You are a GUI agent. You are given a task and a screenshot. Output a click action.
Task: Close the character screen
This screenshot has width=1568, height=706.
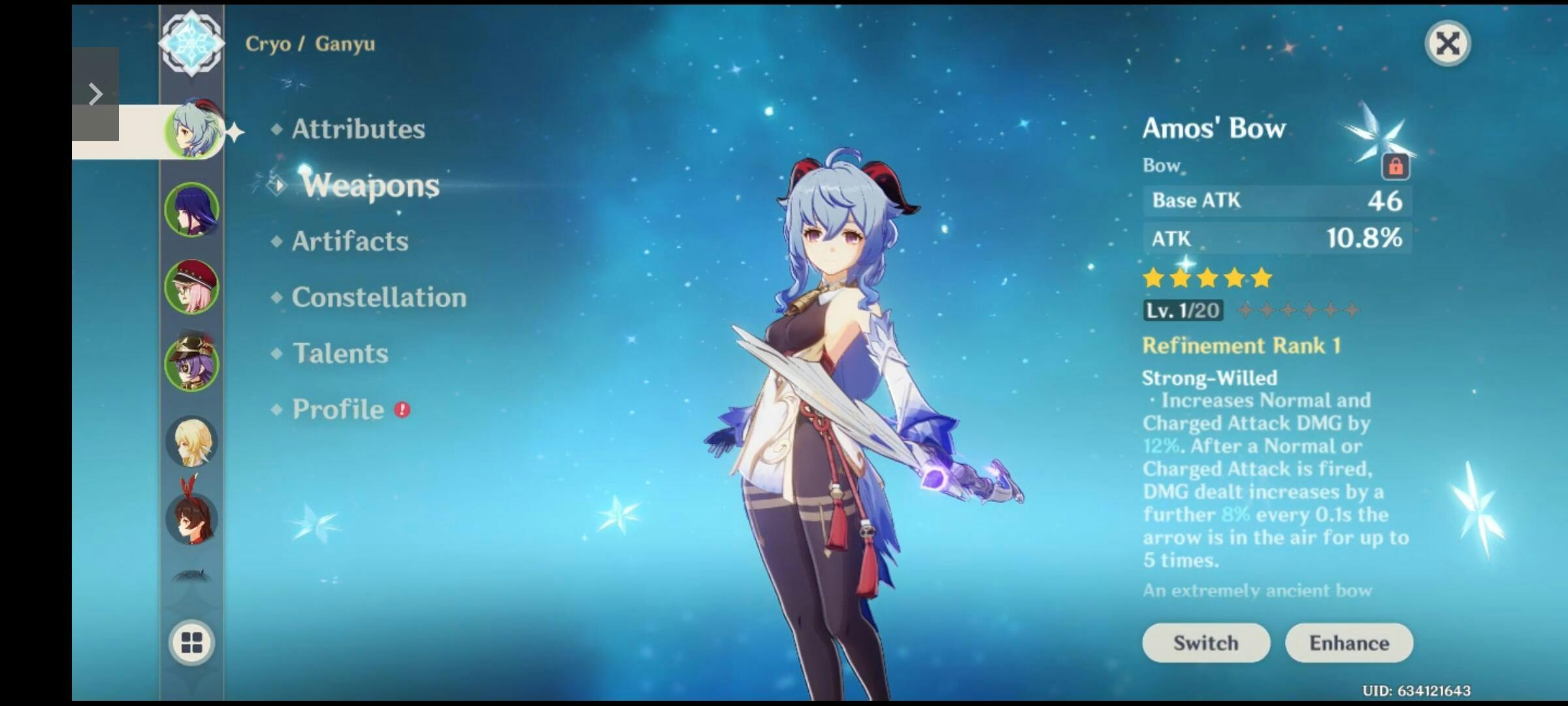(1447, 44)
